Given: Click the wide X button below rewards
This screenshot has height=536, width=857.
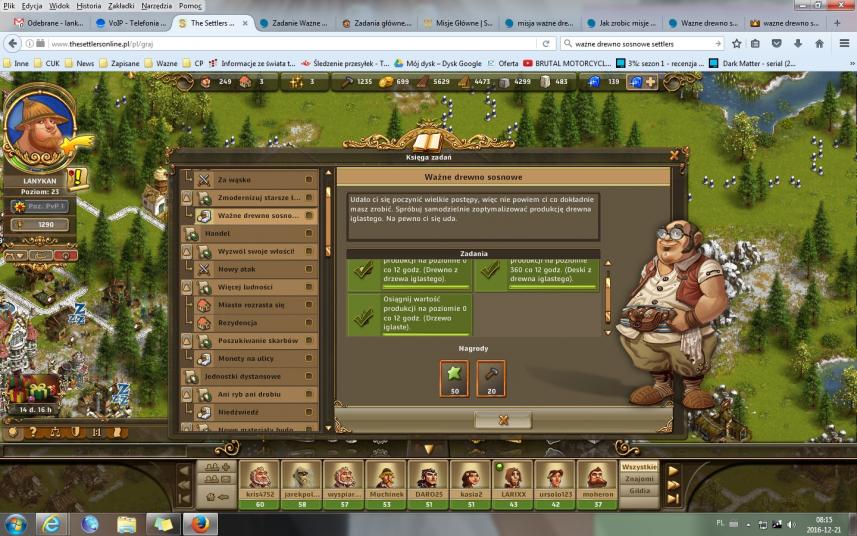Looking at the screenshot, I should [x=503, y=420].
